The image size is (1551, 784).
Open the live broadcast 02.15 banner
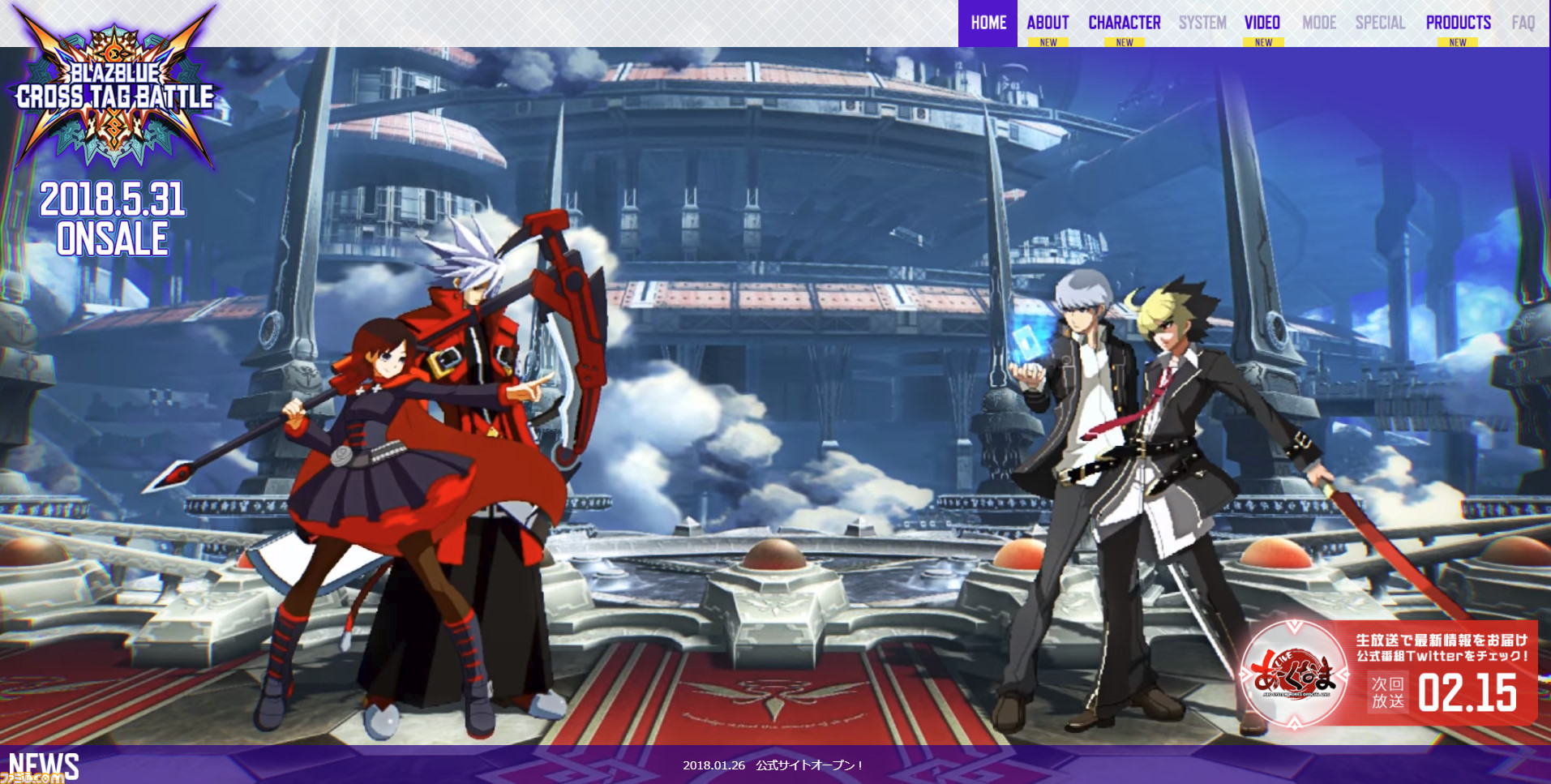click(x=1389, y=674)
